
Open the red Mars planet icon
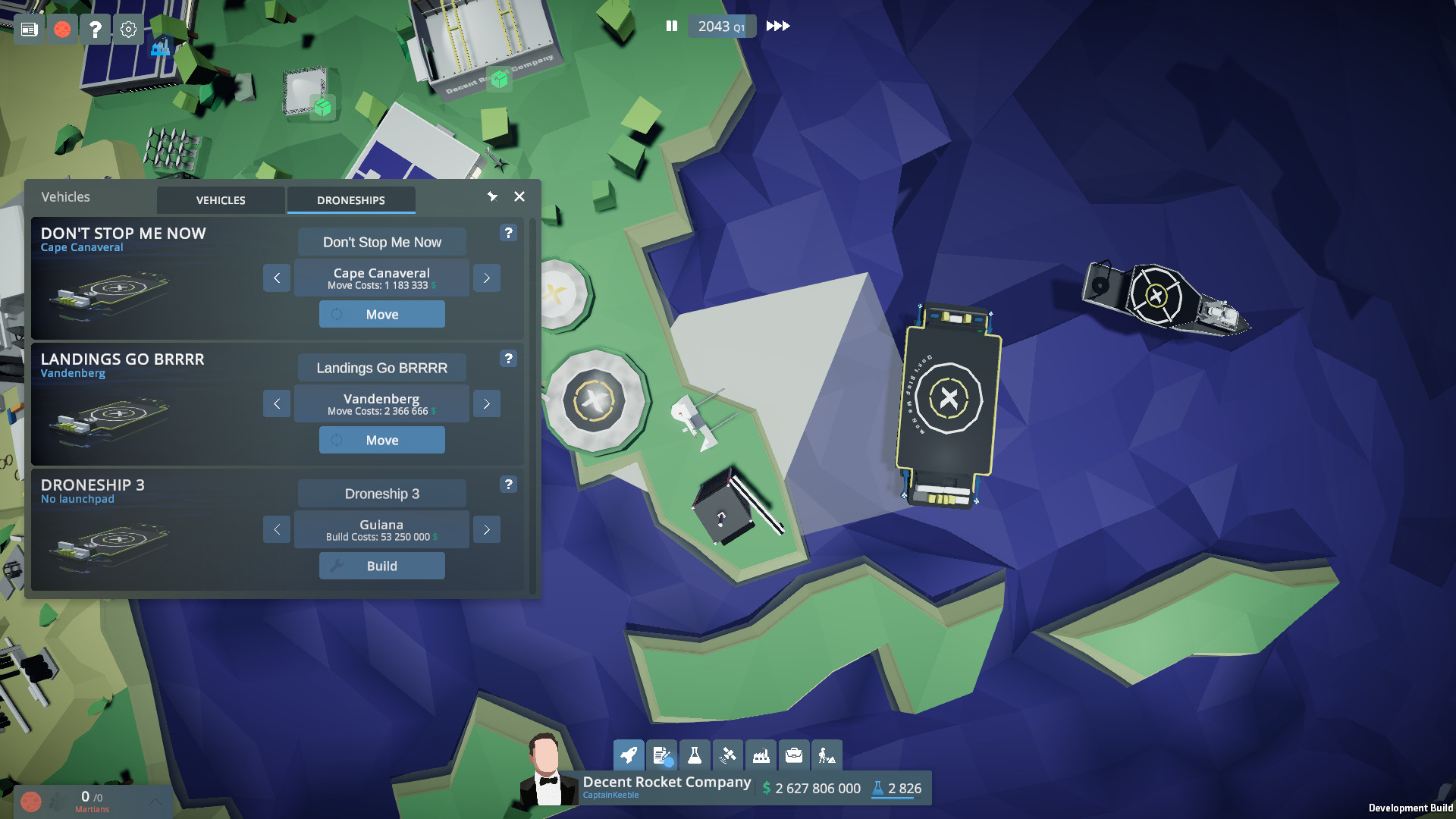(x=62, y=29)
